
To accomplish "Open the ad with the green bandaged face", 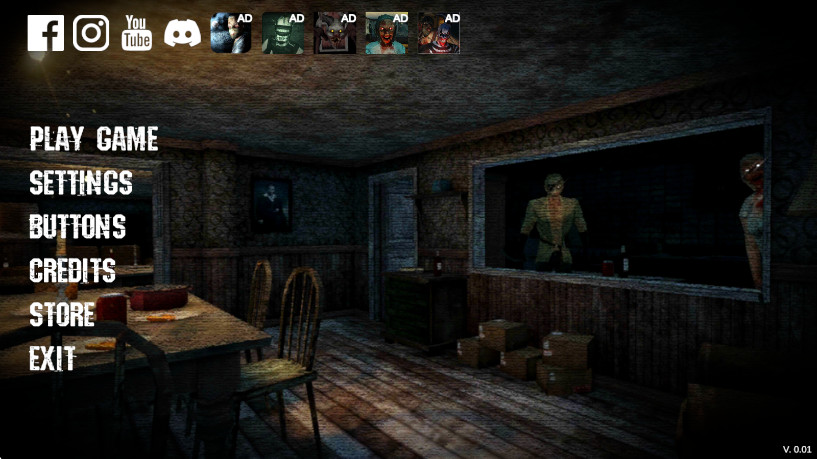I will [283, 33].
